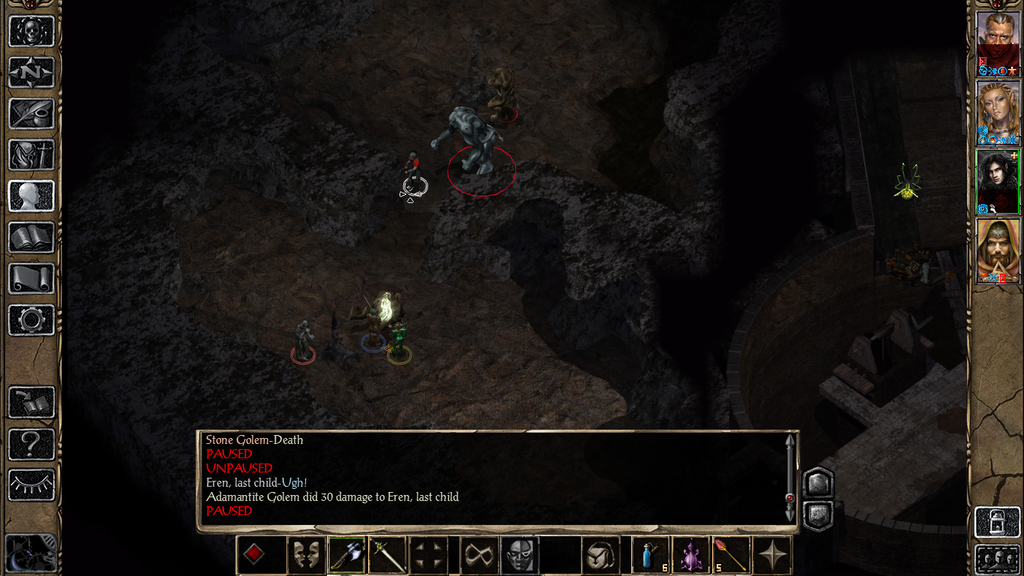Screen dimensions: 1024x576
Task: Select the entire party with the bottom-right button
Action: click(x=997, y=559)
